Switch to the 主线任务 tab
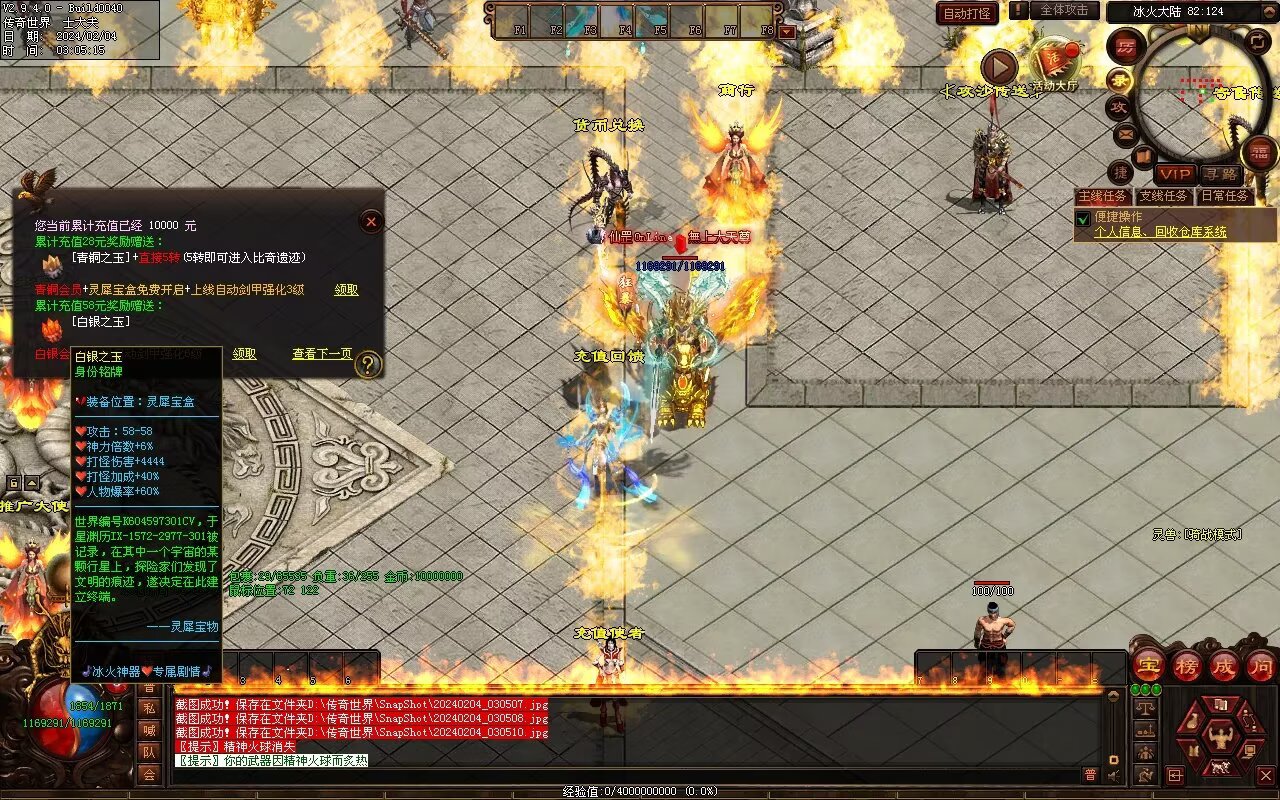 coord(1103,196)
